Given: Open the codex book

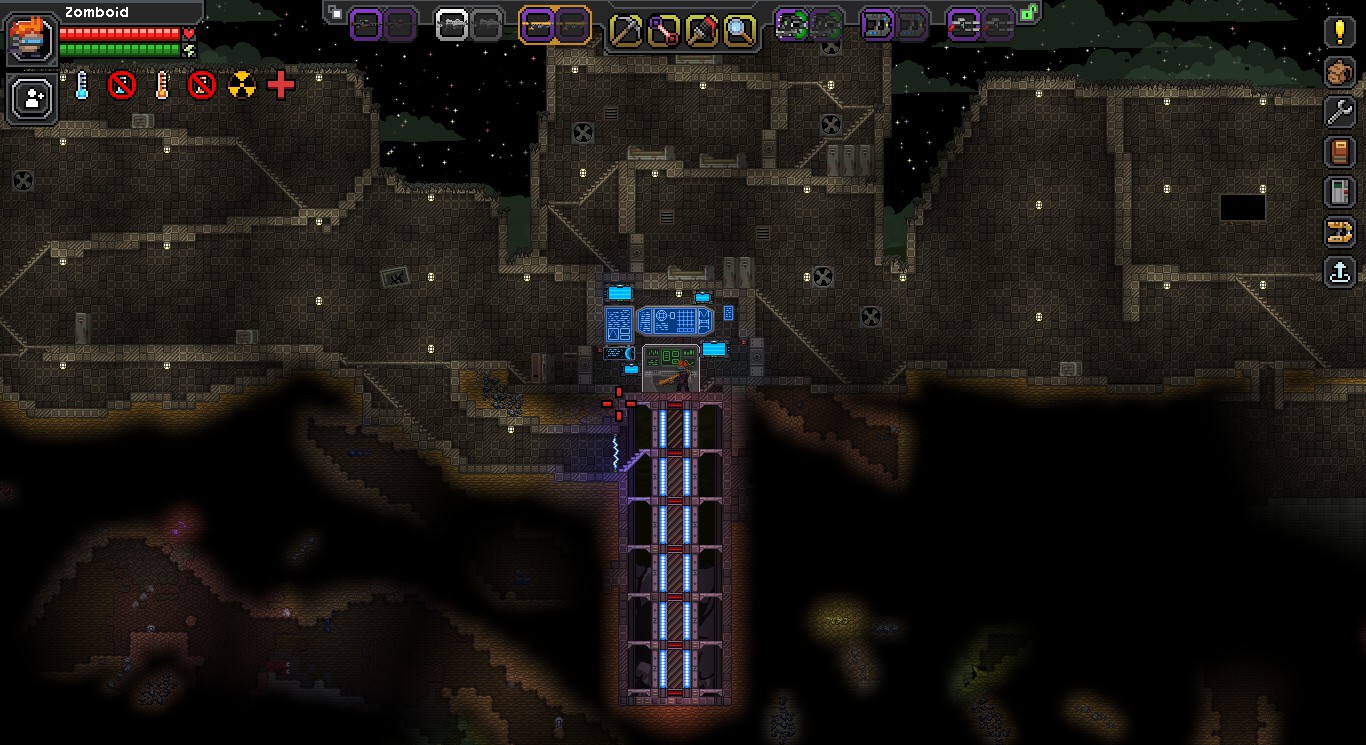Looking at the screenshot, I should coord(1339,152).
